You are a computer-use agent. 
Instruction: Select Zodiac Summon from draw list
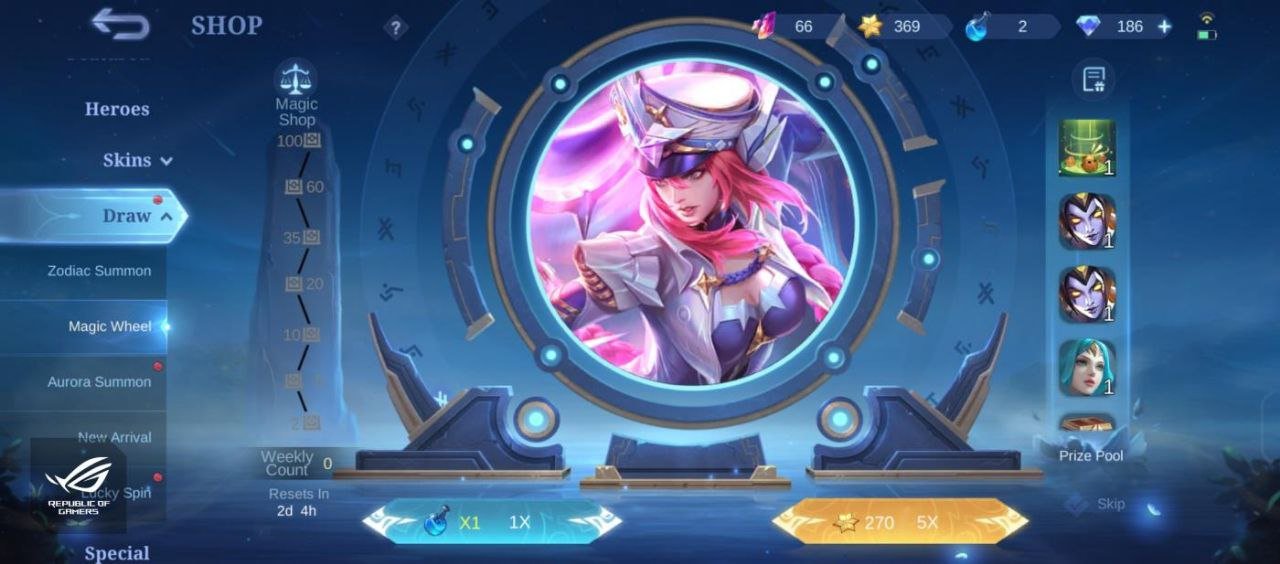tap(99, 271)
